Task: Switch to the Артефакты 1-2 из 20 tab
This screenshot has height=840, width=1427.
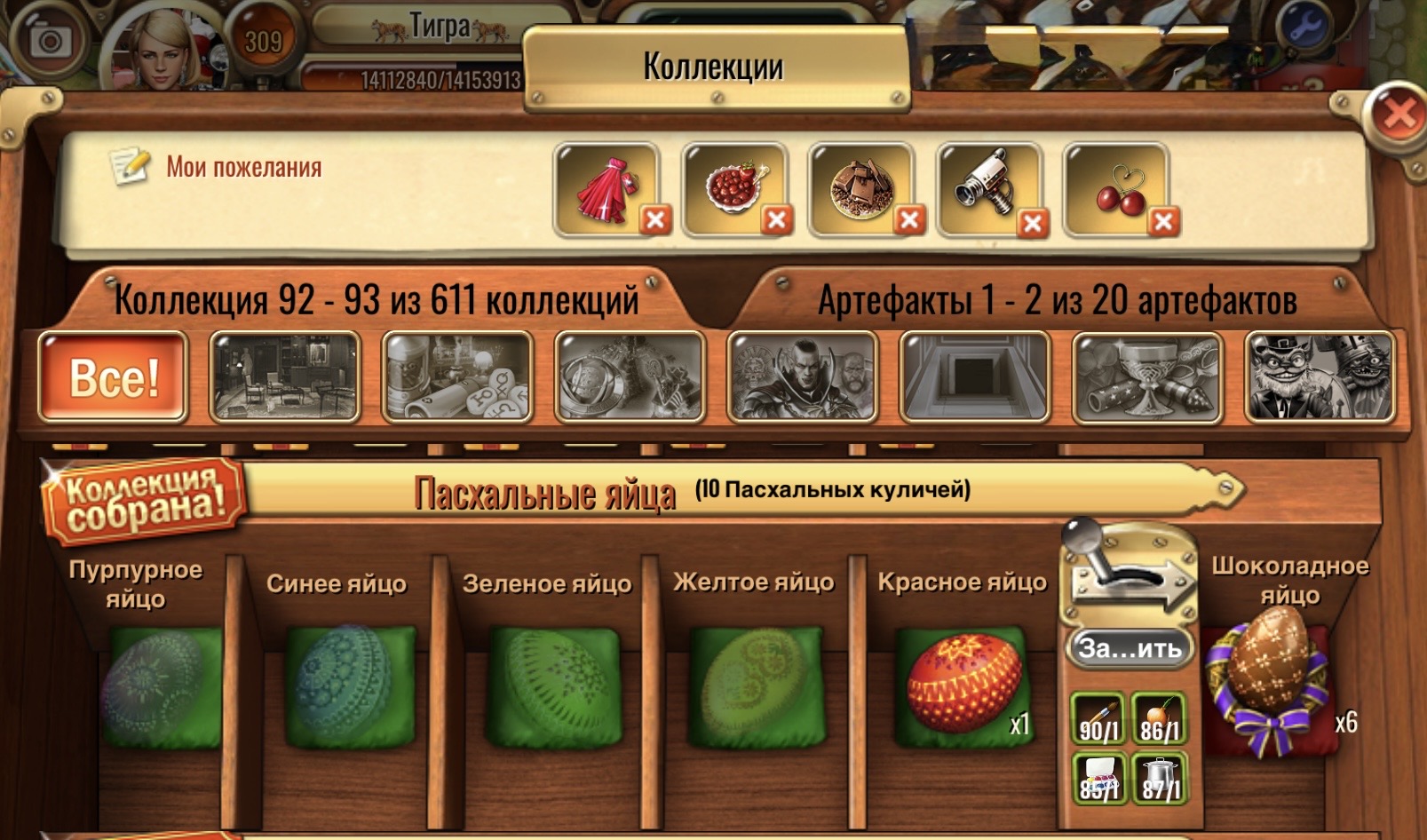Action: tap(1057, 302)
